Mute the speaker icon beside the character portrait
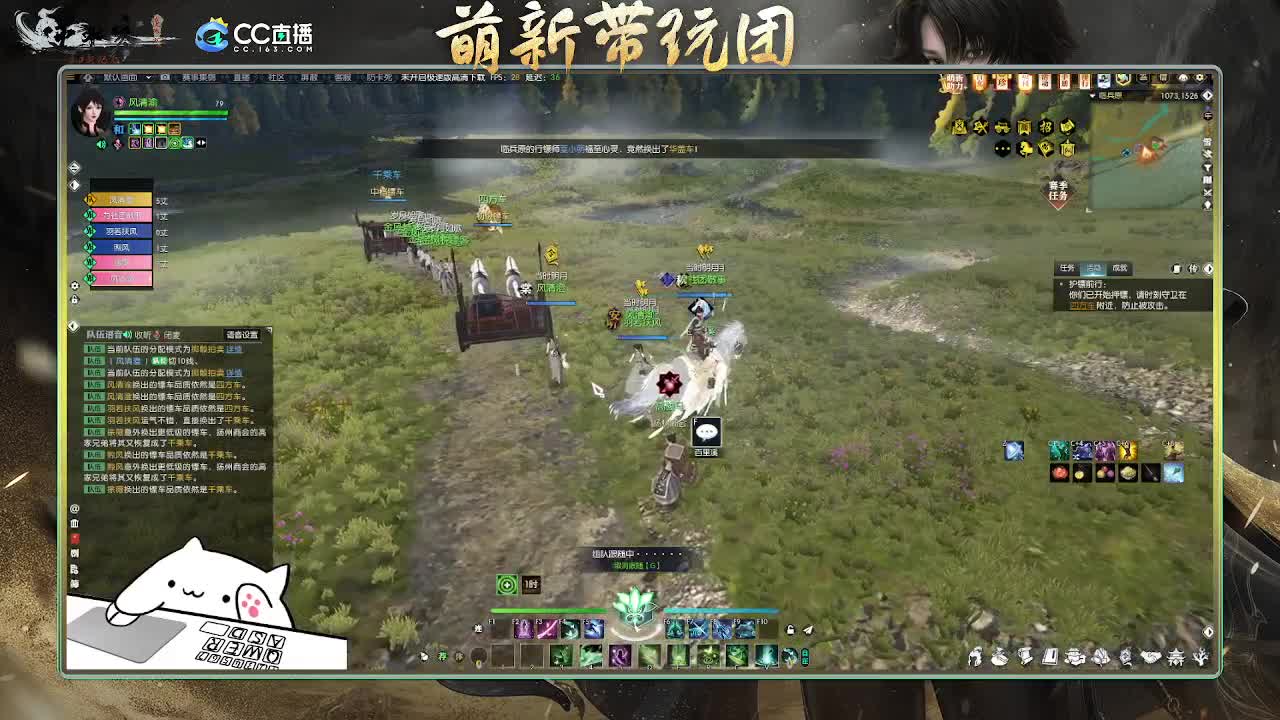Viewport: 1280px width, 720px height. coord(101,144)
